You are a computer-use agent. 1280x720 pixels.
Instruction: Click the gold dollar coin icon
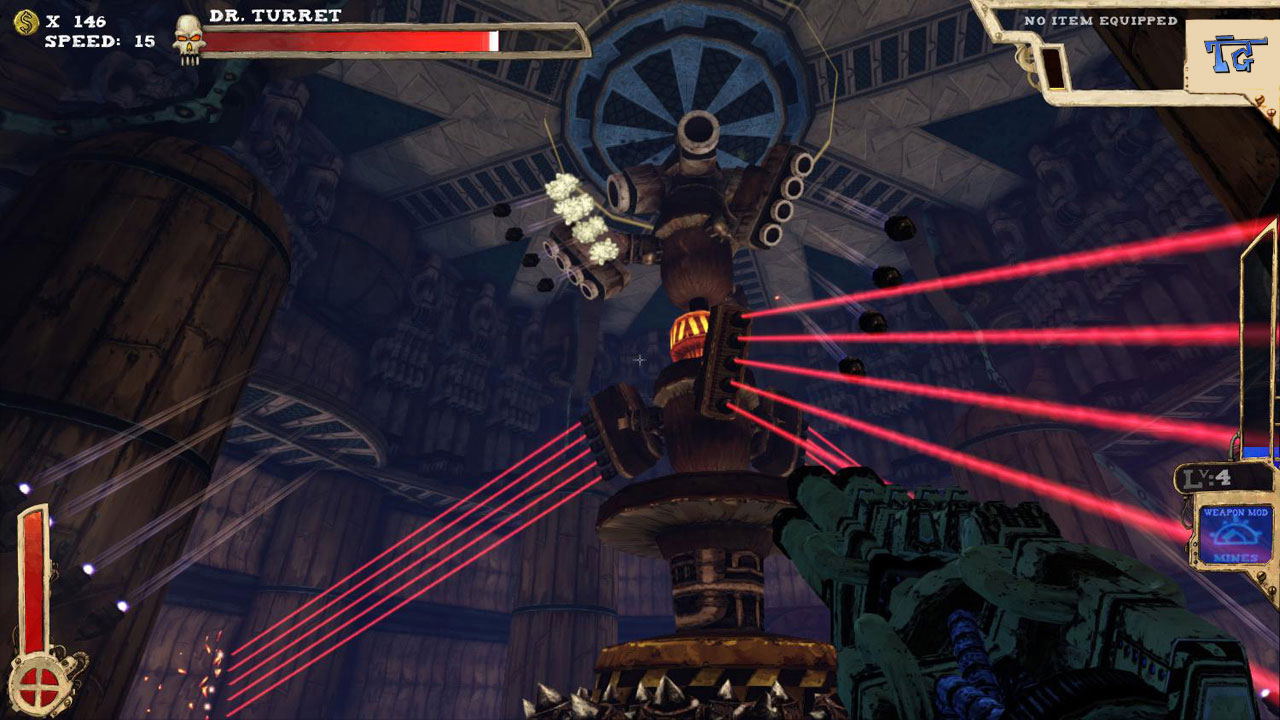click(26, 22)
